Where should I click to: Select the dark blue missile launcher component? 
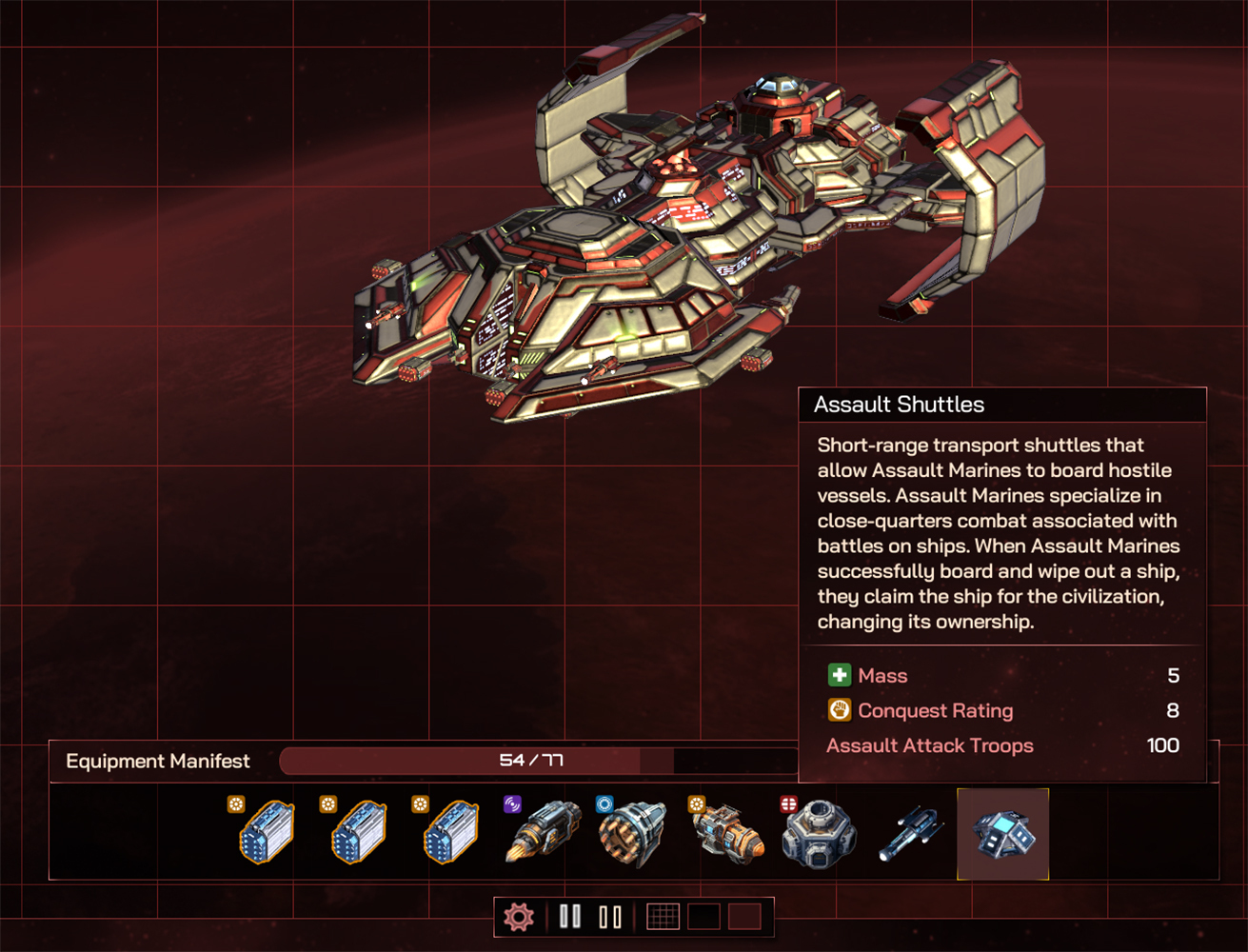(x=911, y=834)
